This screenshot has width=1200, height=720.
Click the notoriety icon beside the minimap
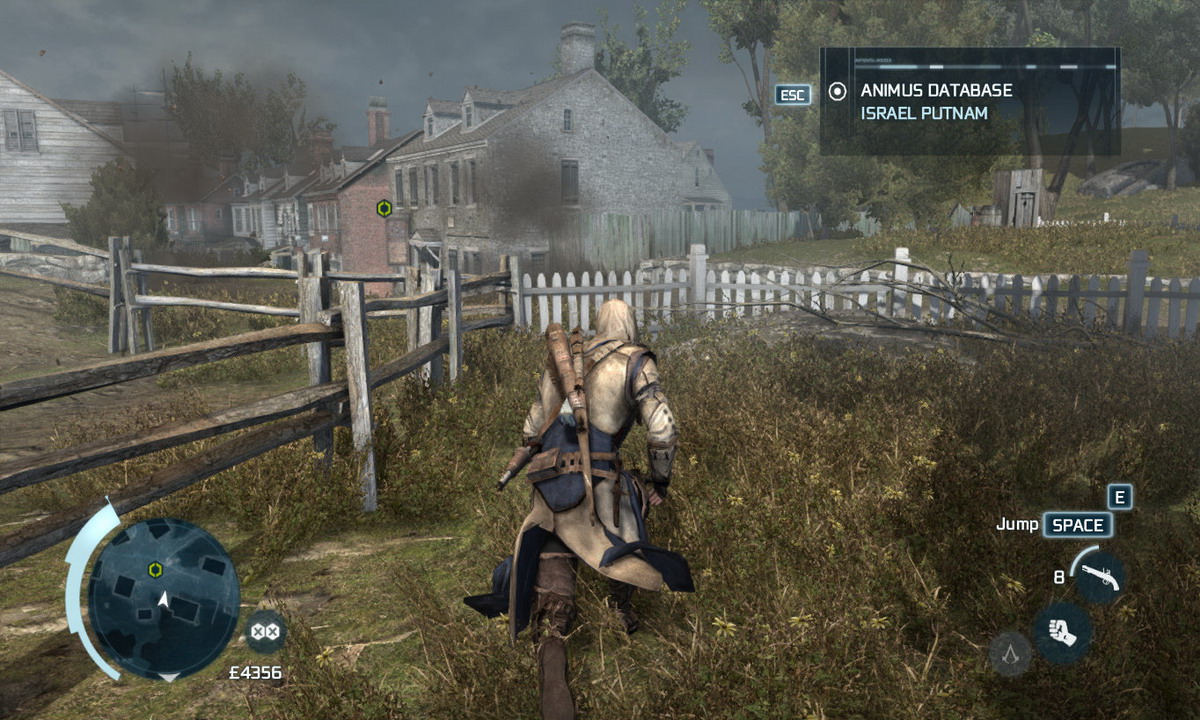265,631
